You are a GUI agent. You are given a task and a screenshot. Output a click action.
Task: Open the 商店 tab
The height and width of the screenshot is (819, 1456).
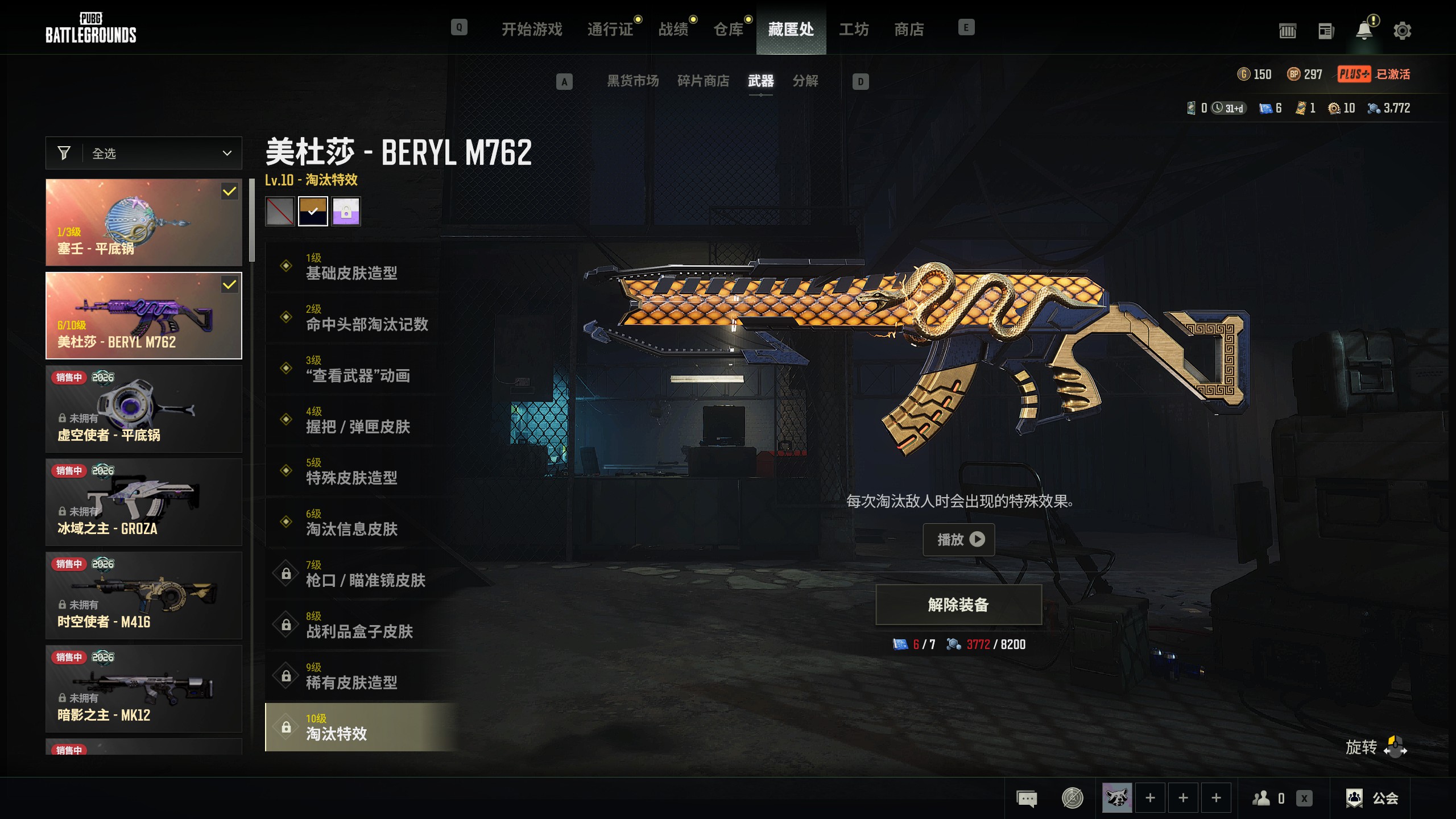pyautogui.click(x=909, y=29)
